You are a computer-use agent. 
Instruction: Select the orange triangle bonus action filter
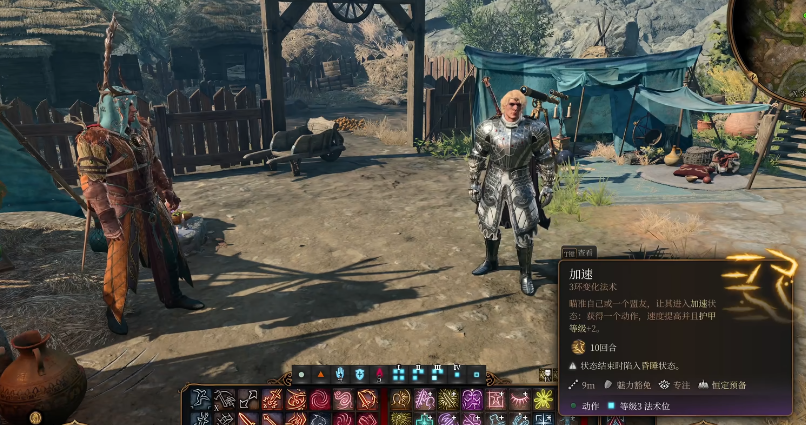point(321,375)
